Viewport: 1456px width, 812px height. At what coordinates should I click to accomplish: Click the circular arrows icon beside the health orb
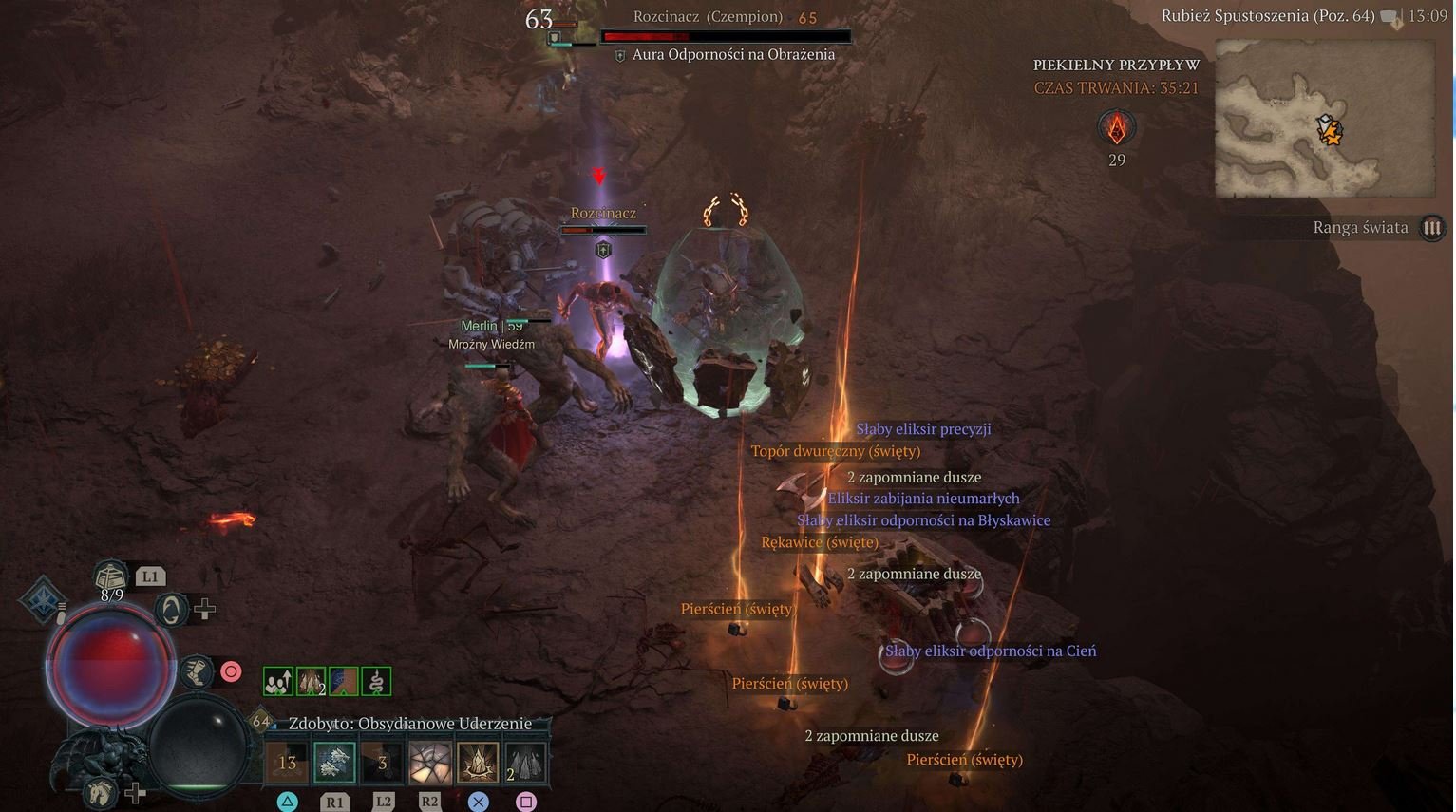coord(171,609)
